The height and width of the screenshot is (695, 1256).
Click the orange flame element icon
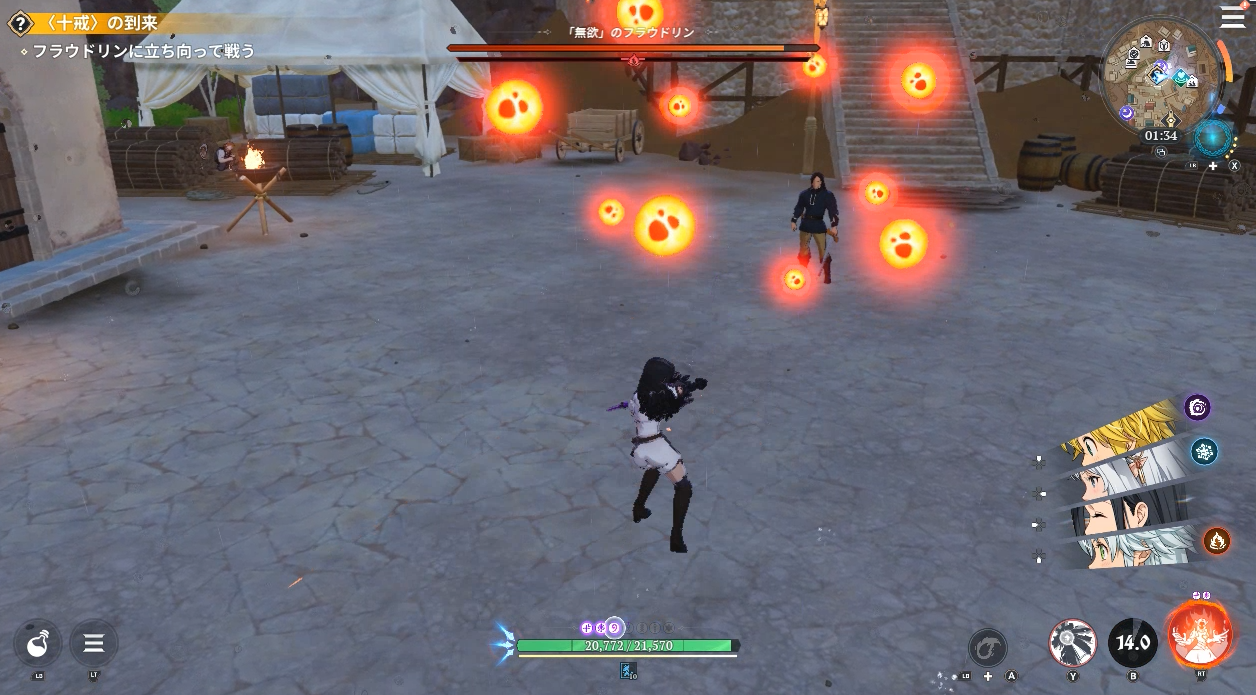pyautogui.click(x=1217, y=541)
